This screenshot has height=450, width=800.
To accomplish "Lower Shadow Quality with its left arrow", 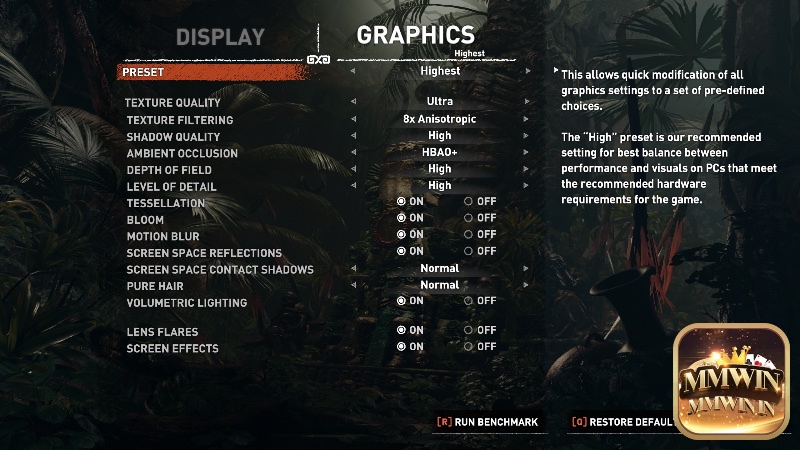I will click(352, 136).
